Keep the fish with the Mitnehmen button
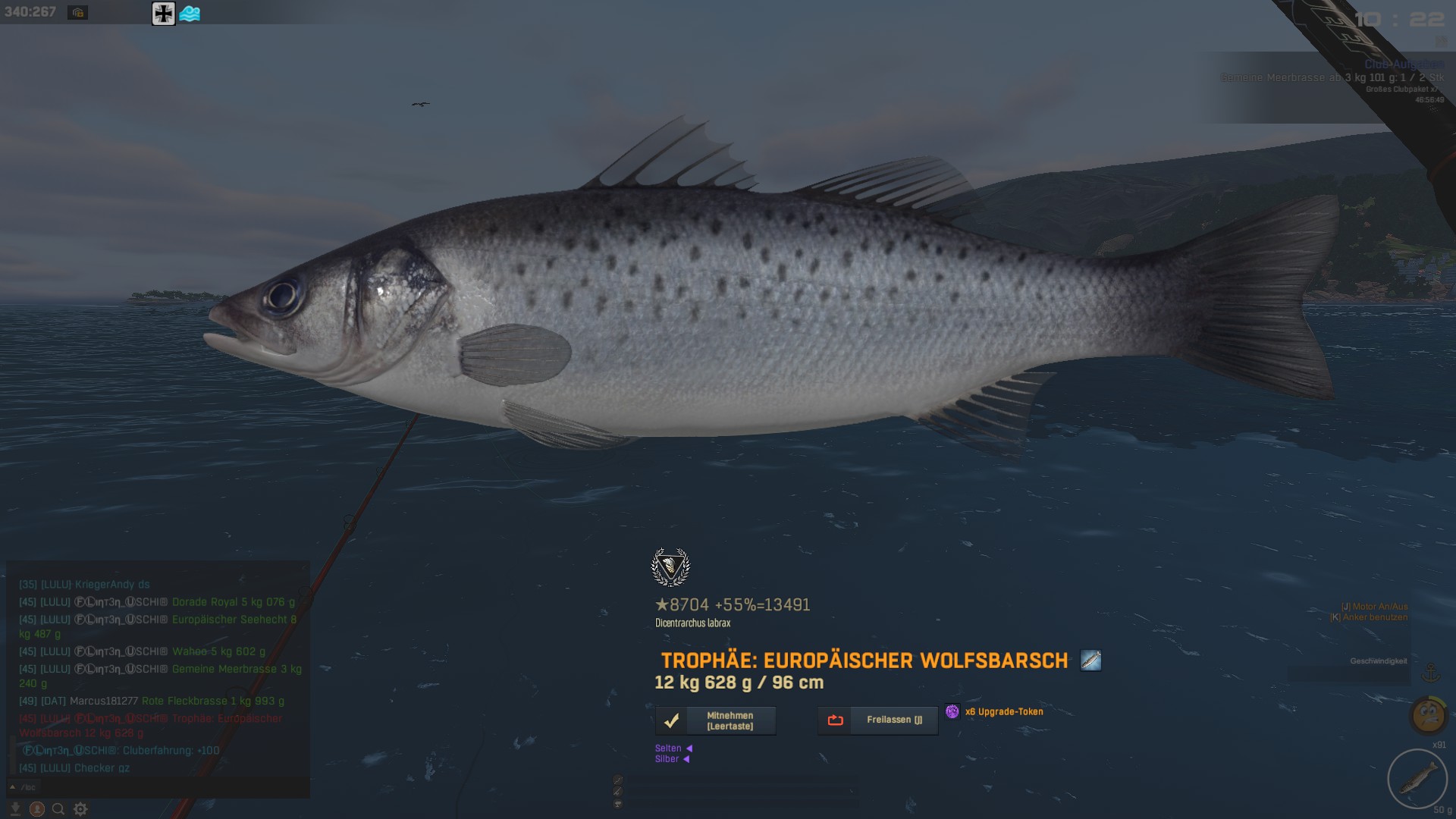This screenshot has height=819, width=1456. pos(715,720)
